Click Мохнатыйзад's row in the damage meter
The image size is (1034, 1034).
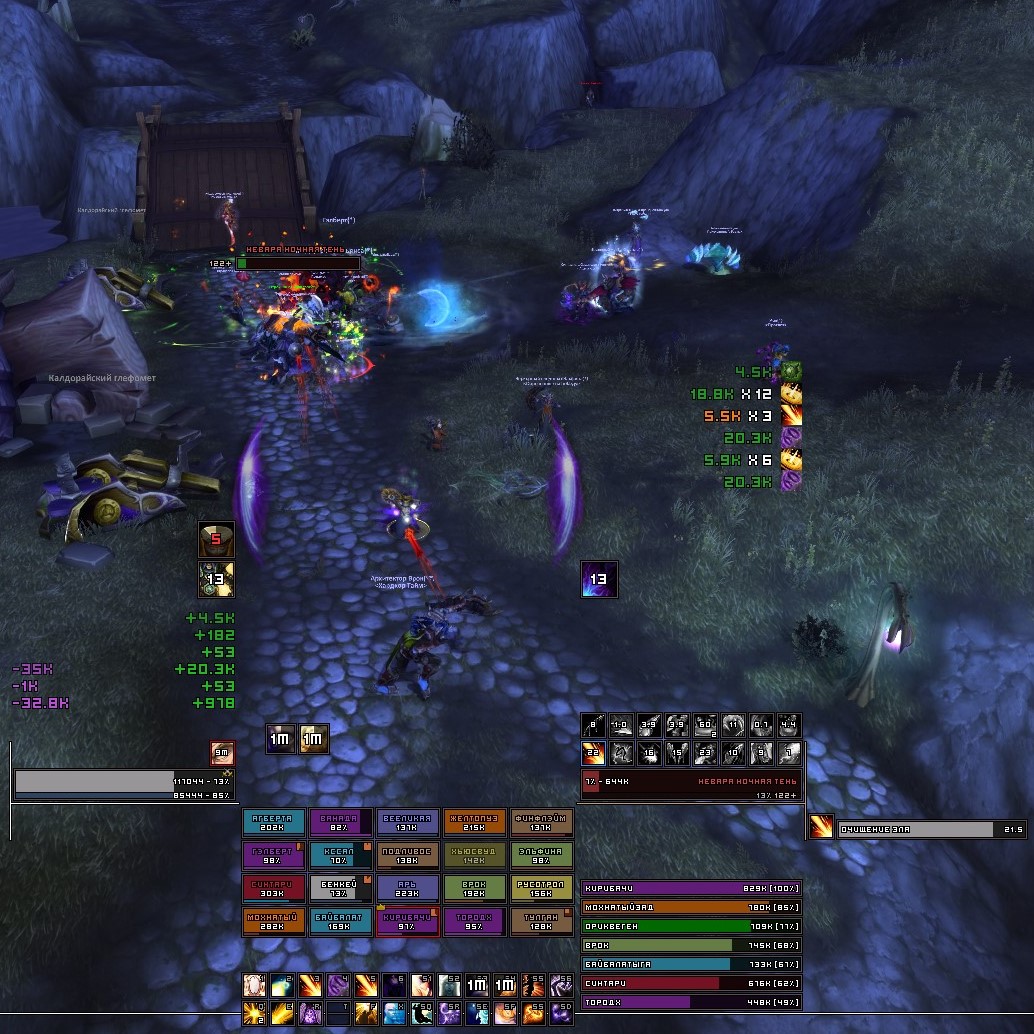pos(691,908)
